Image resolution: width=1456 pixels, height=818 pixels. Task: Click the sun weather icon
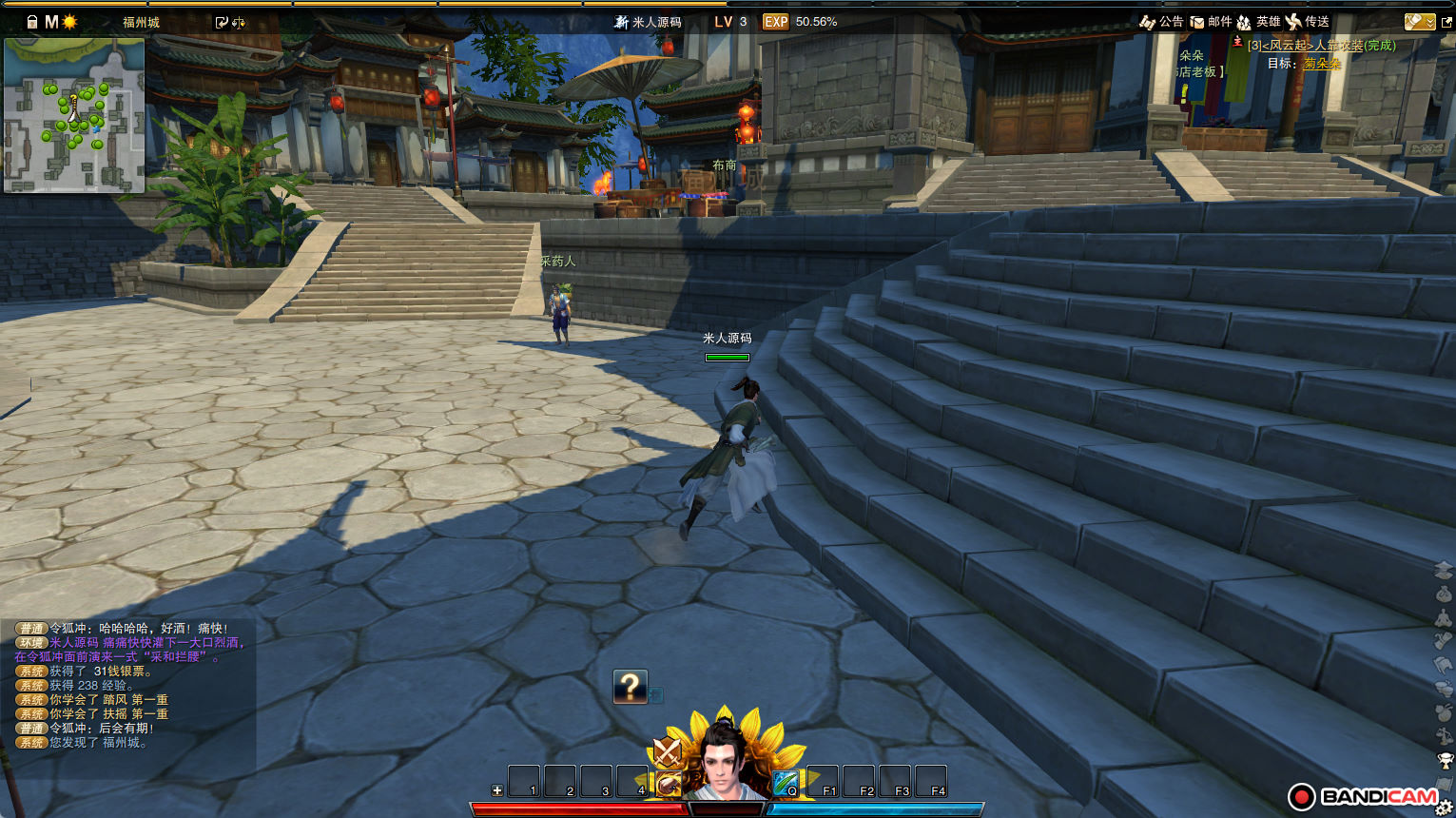pyautogui.click(x=69, y=21)
